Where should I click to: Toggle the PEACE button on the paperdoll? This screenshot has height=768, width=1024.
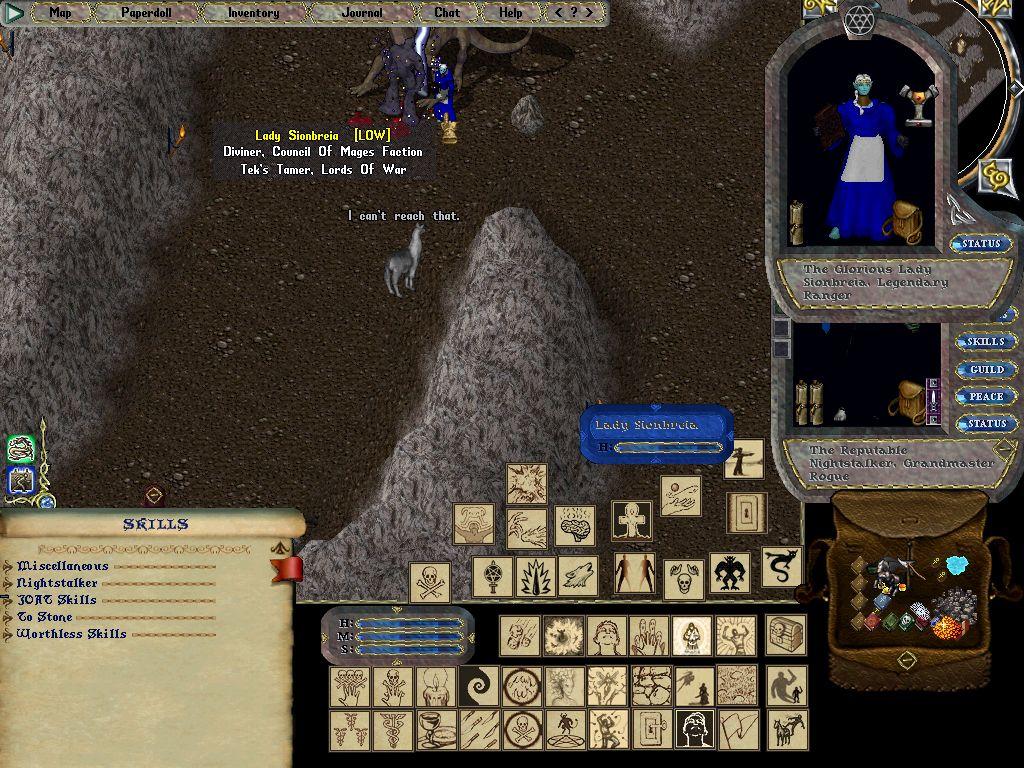[x=985, y=397]
